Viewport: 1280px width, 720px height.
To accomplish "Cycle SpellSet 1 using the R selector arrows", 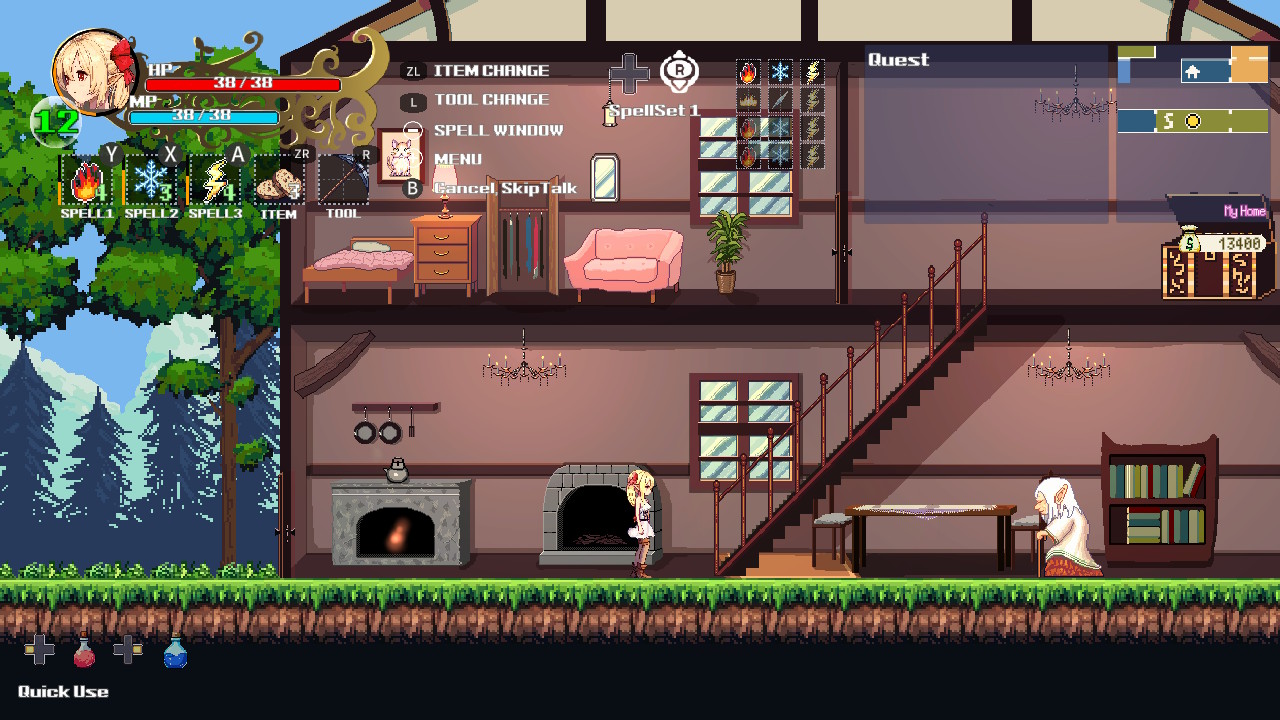I will (x=677, y=70).
